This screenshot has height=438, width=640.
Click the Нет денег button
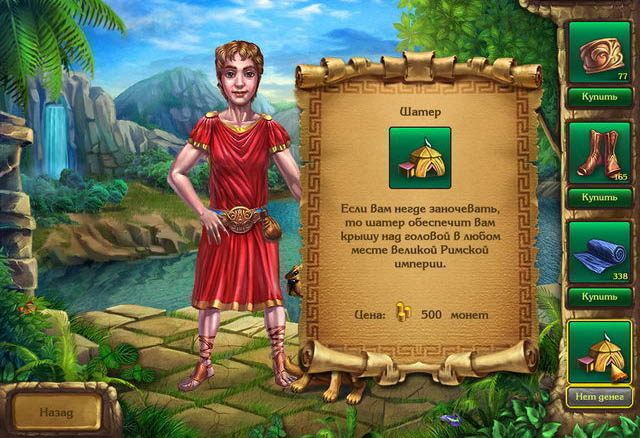(598, 399)
